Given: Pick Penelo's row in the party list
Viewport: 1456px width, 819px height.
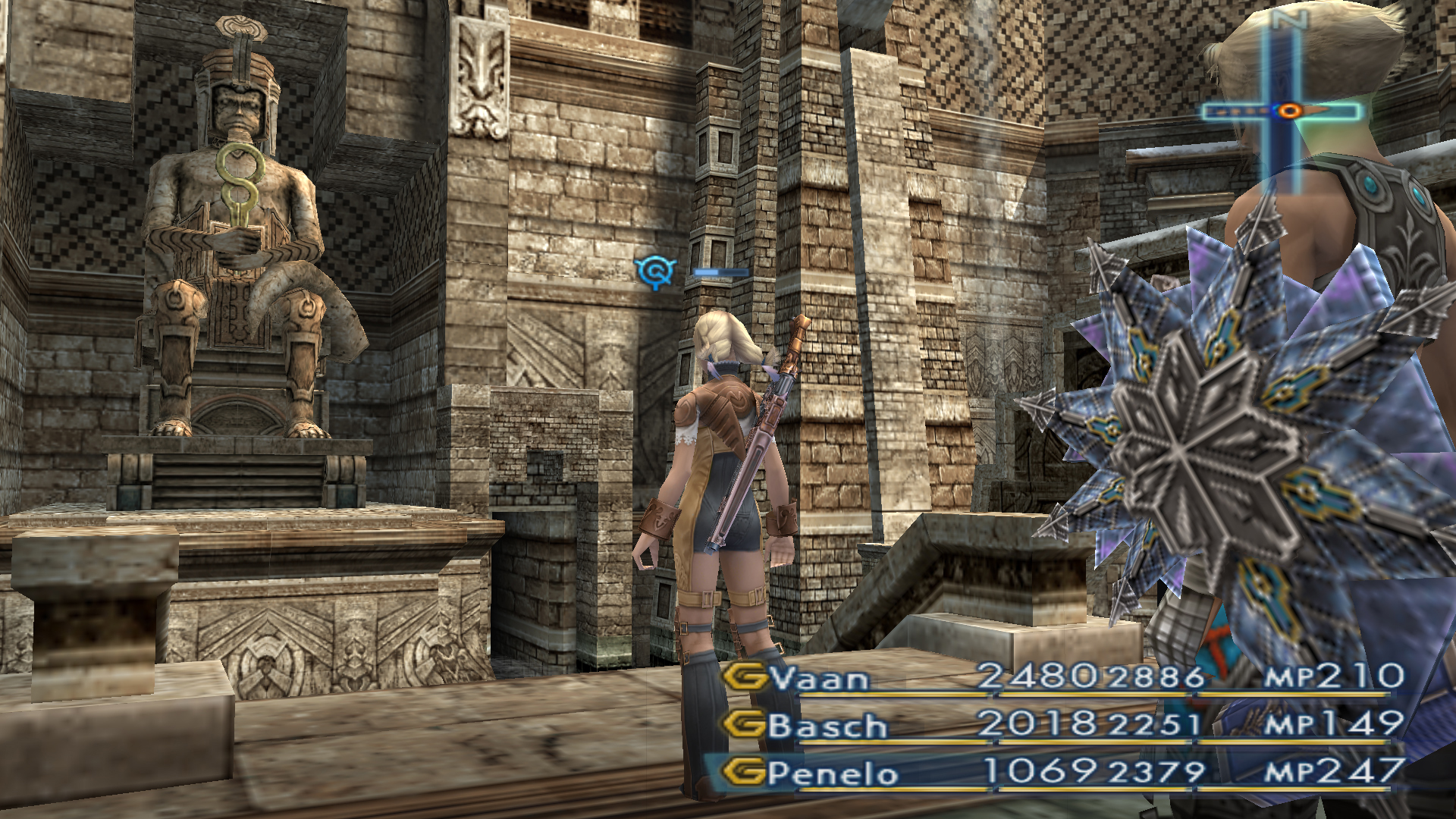Looking at the screenshot, I should pos(833,773).
